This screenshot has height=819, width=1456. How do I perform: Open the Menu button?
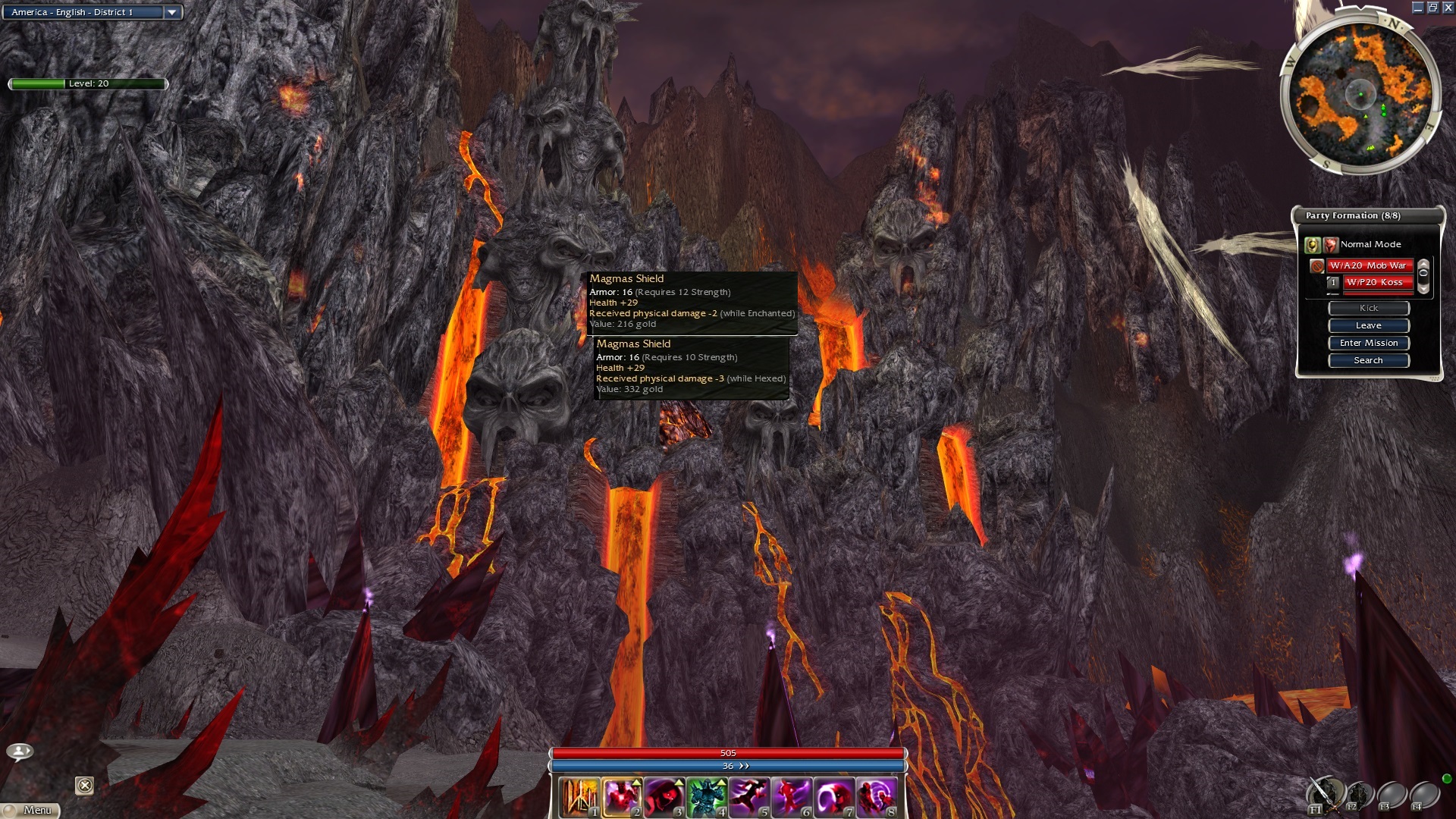[30, 810]
